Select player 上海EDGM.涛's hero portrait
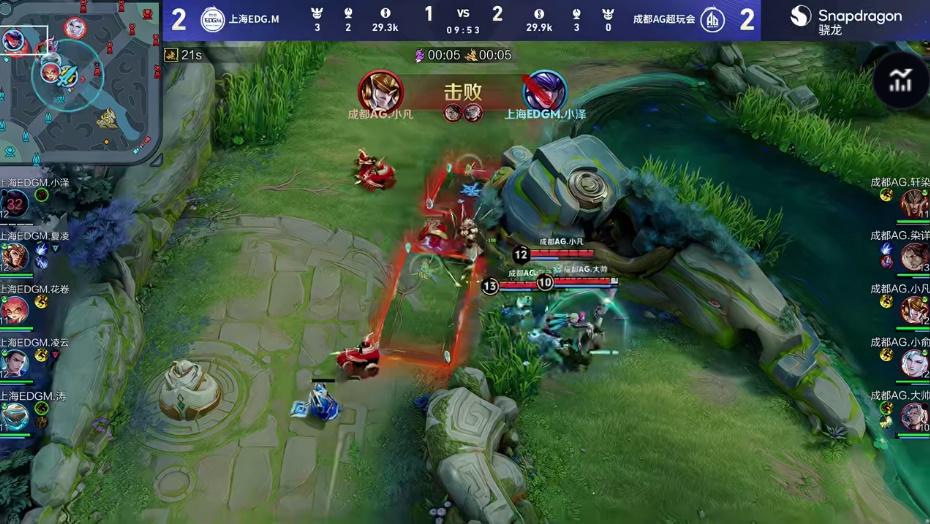The image size is (930, 524). point(15,415)
